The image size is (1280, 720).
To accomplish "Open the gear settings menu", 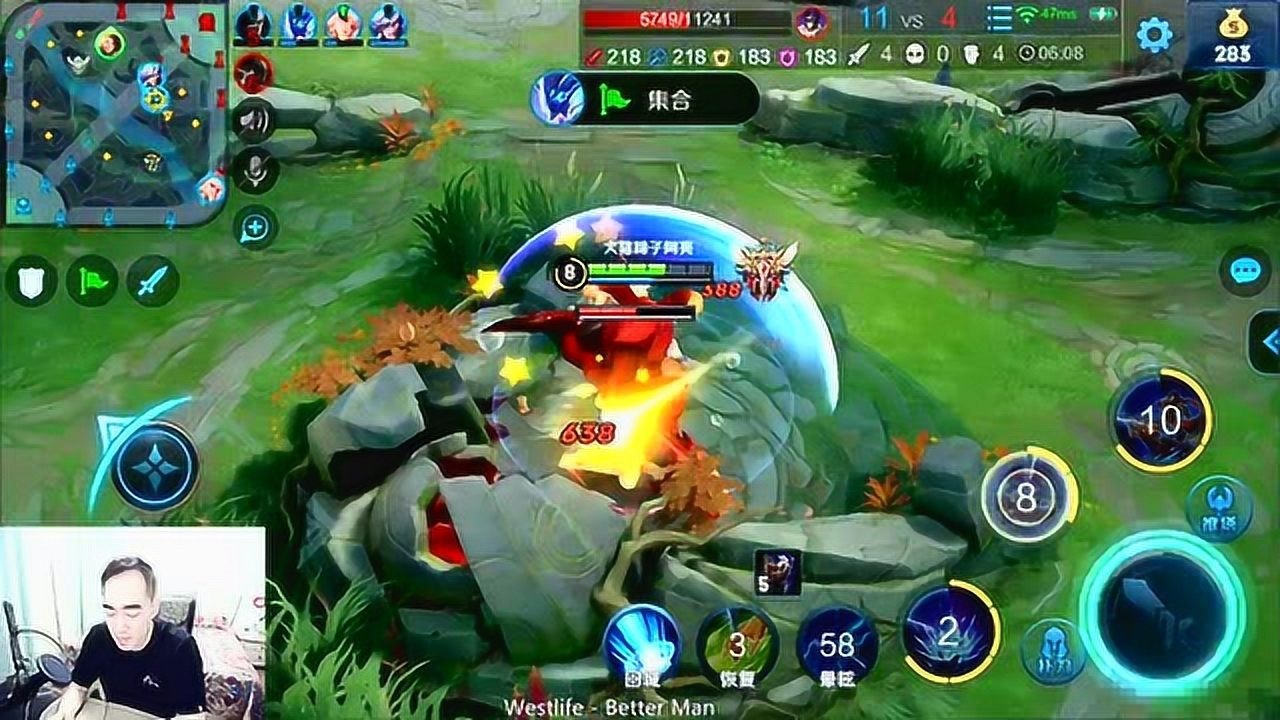I will click(x=1154, y=35).
